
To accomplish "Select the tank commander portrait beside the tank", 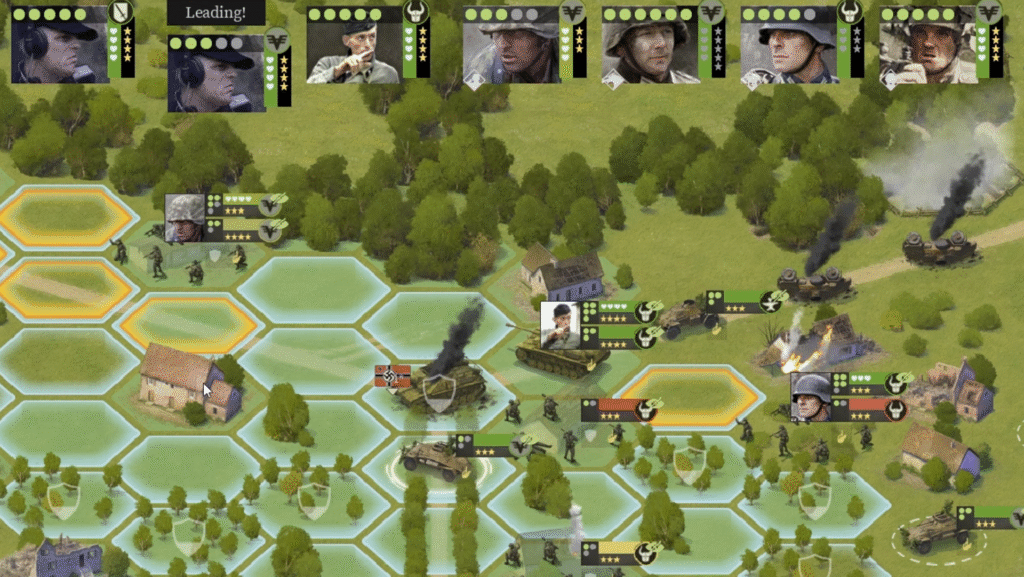I will pos(561,325).
